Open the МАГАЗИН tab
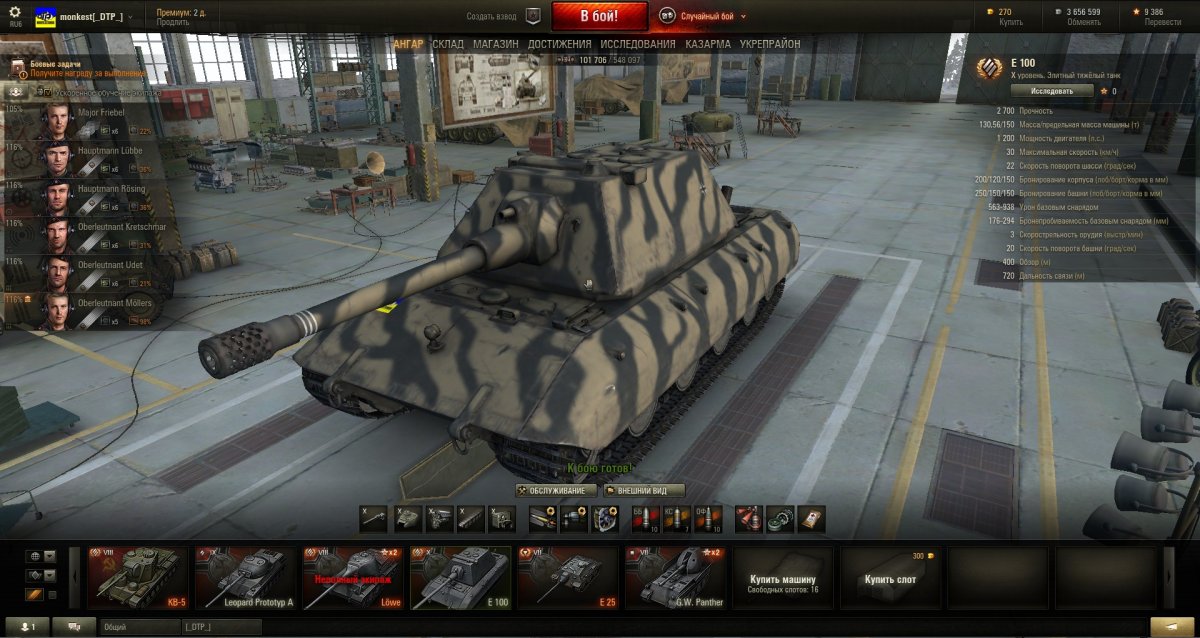 pyautogui.click(x=495, y=44)
